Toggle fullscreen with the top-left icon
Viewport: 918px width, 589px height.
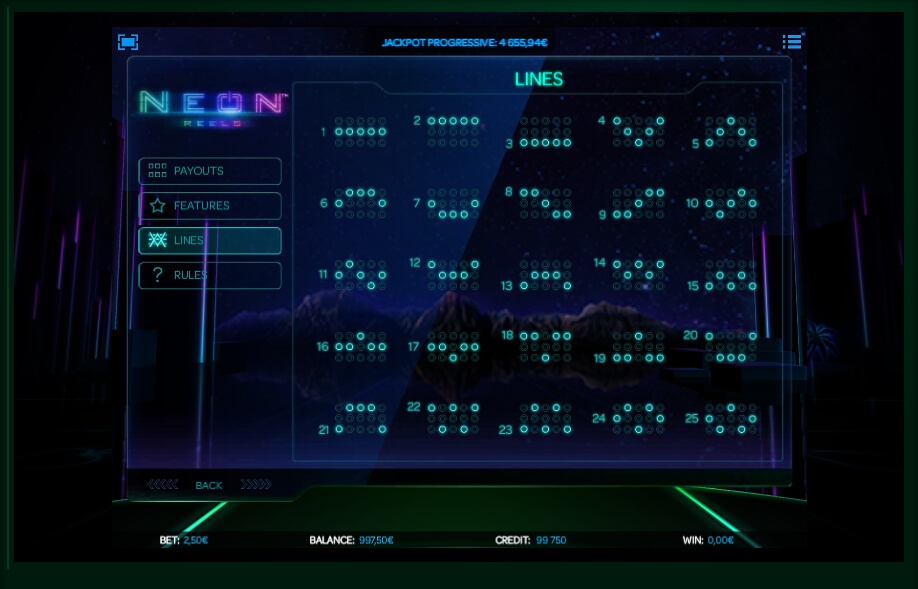click(128, 42)
